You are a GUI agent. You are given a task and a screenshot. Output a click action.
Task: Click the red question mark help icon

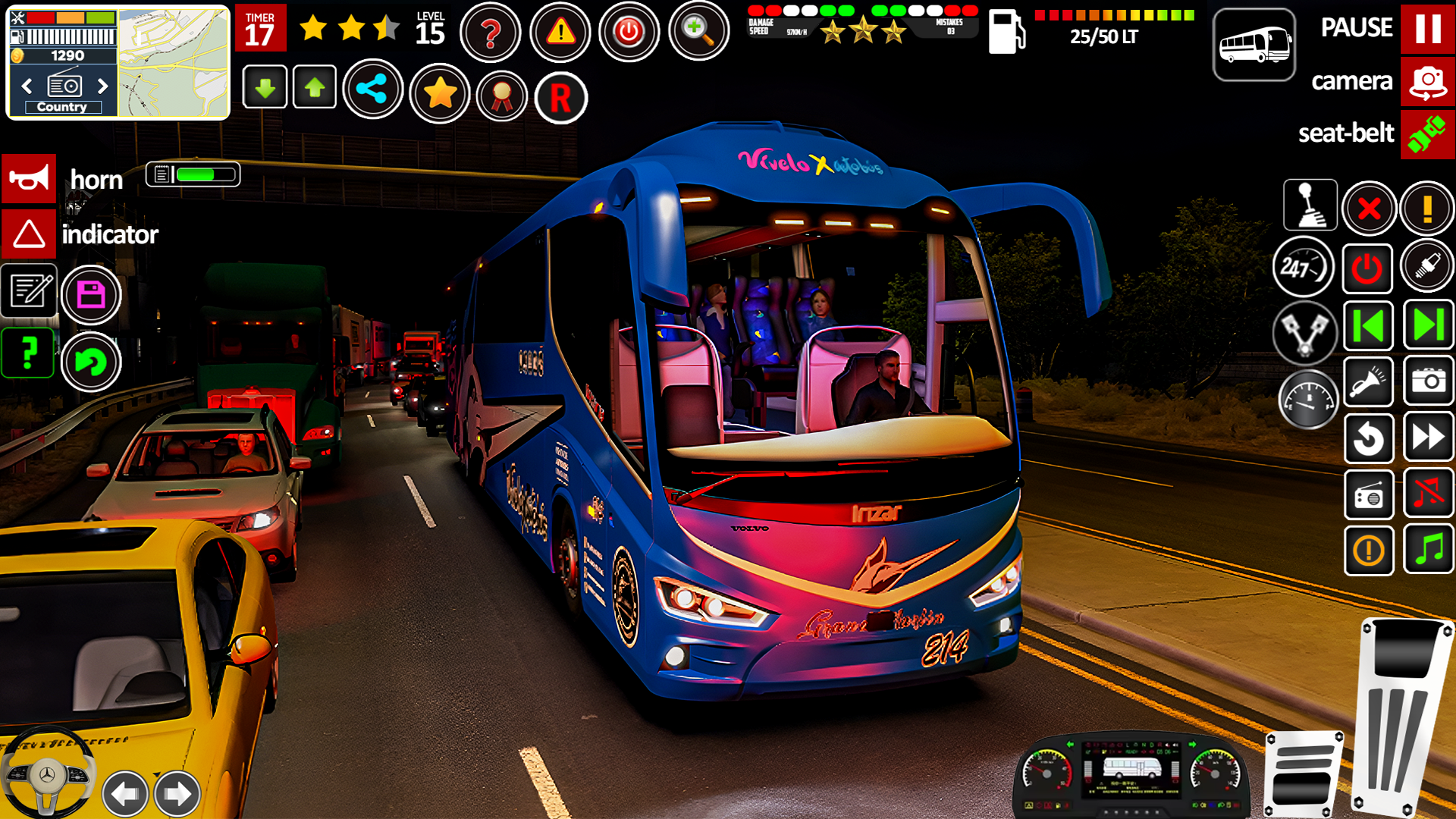491,32
